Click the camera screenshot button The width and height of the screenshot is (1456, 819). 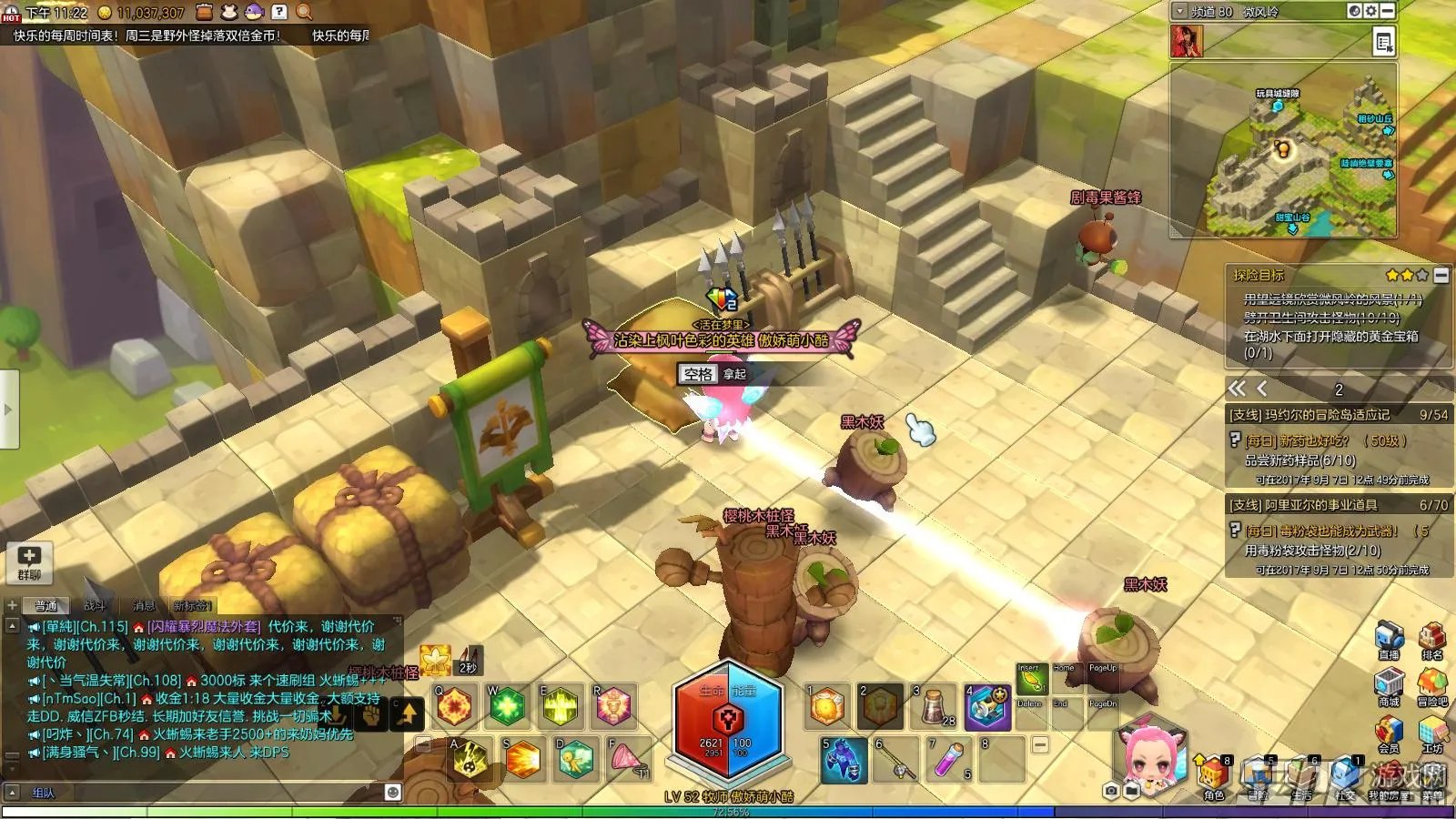pyautogui.click(x=1111, y=791)
